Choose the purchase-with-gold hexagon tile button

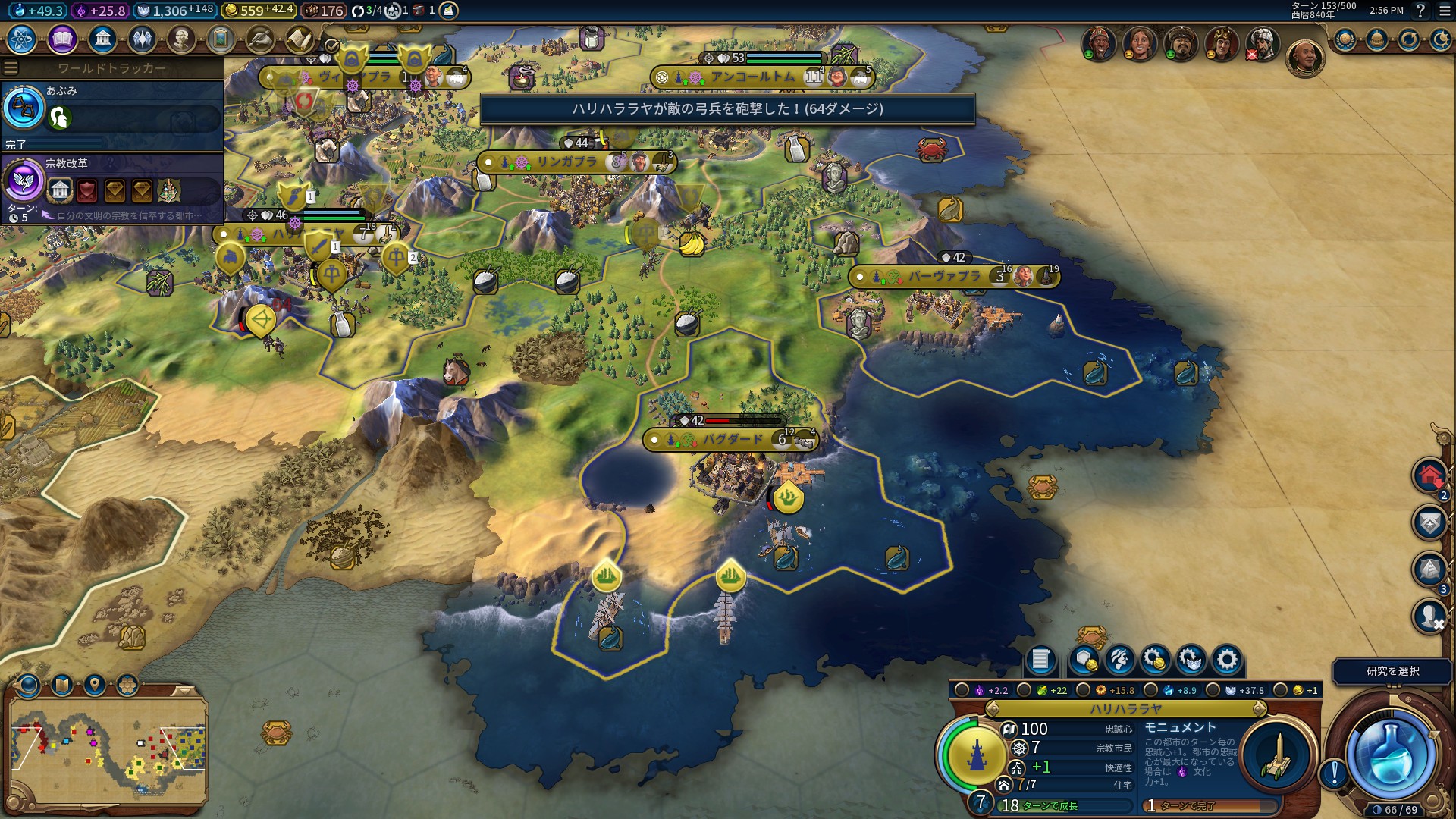coord(1084,660)
